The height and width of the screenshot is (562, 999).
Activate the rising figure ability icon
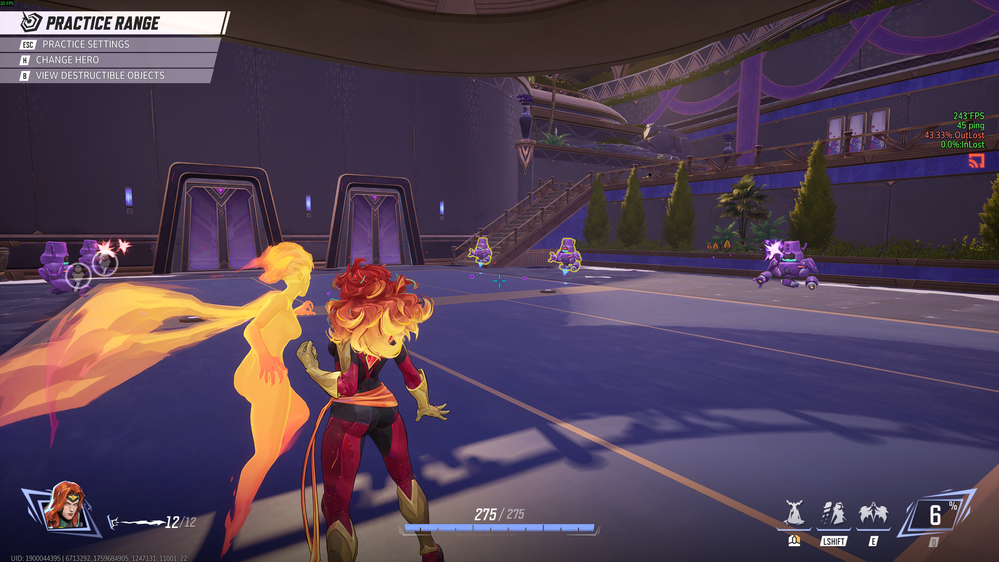click(x=794, y=515)
